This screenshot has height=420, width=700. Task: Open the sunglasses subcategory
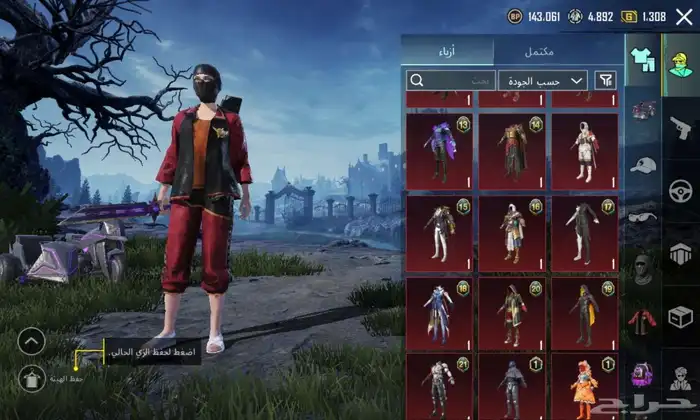(642, 216)
